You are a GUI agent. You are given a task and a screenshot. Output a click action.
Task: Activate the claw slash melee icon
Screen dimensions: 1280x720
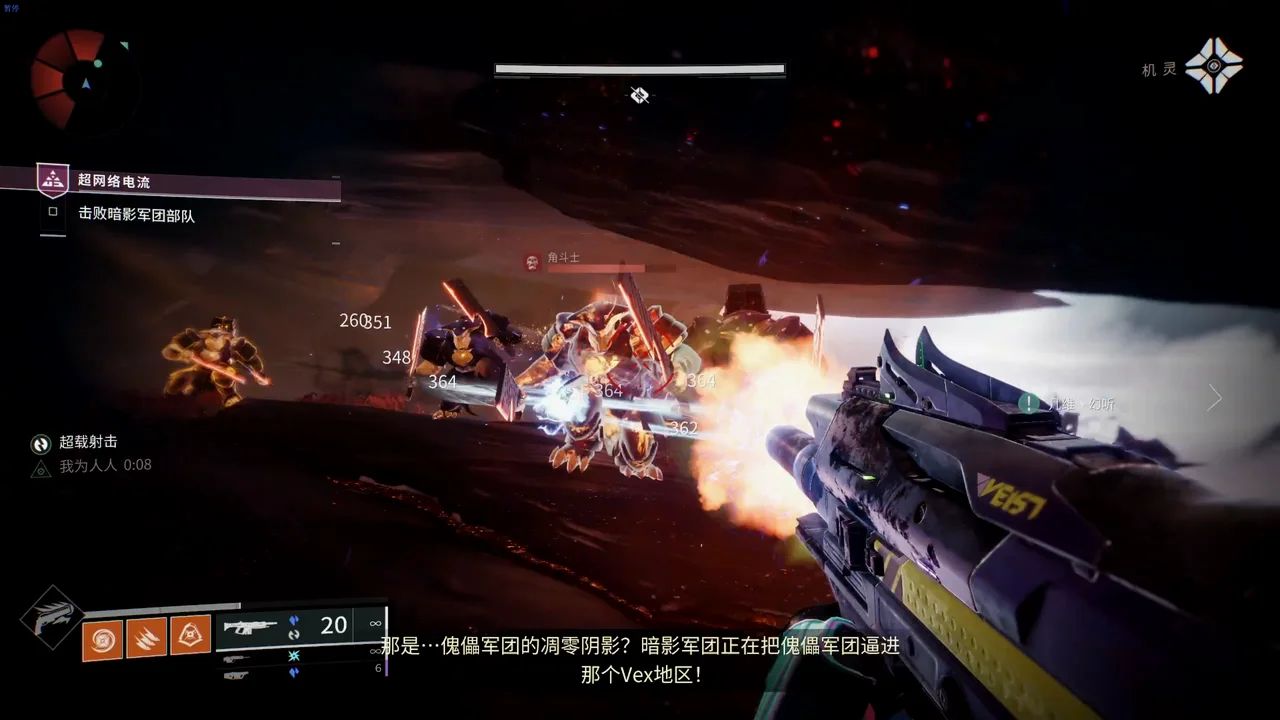[146, 637]
